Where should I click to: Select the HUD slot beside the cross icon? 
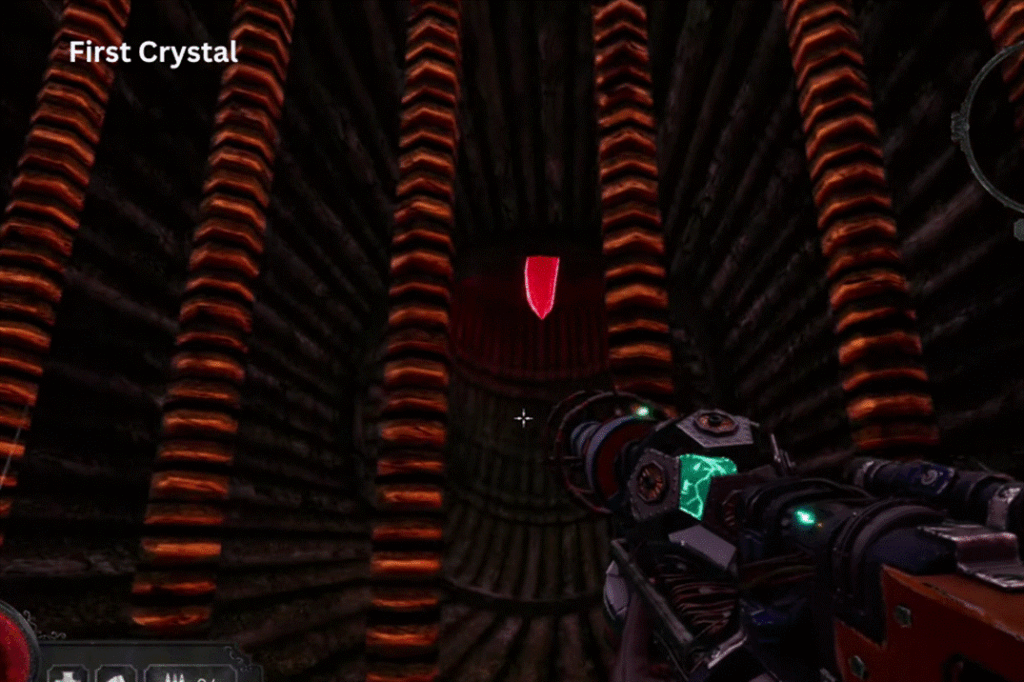tap(115, 672)
